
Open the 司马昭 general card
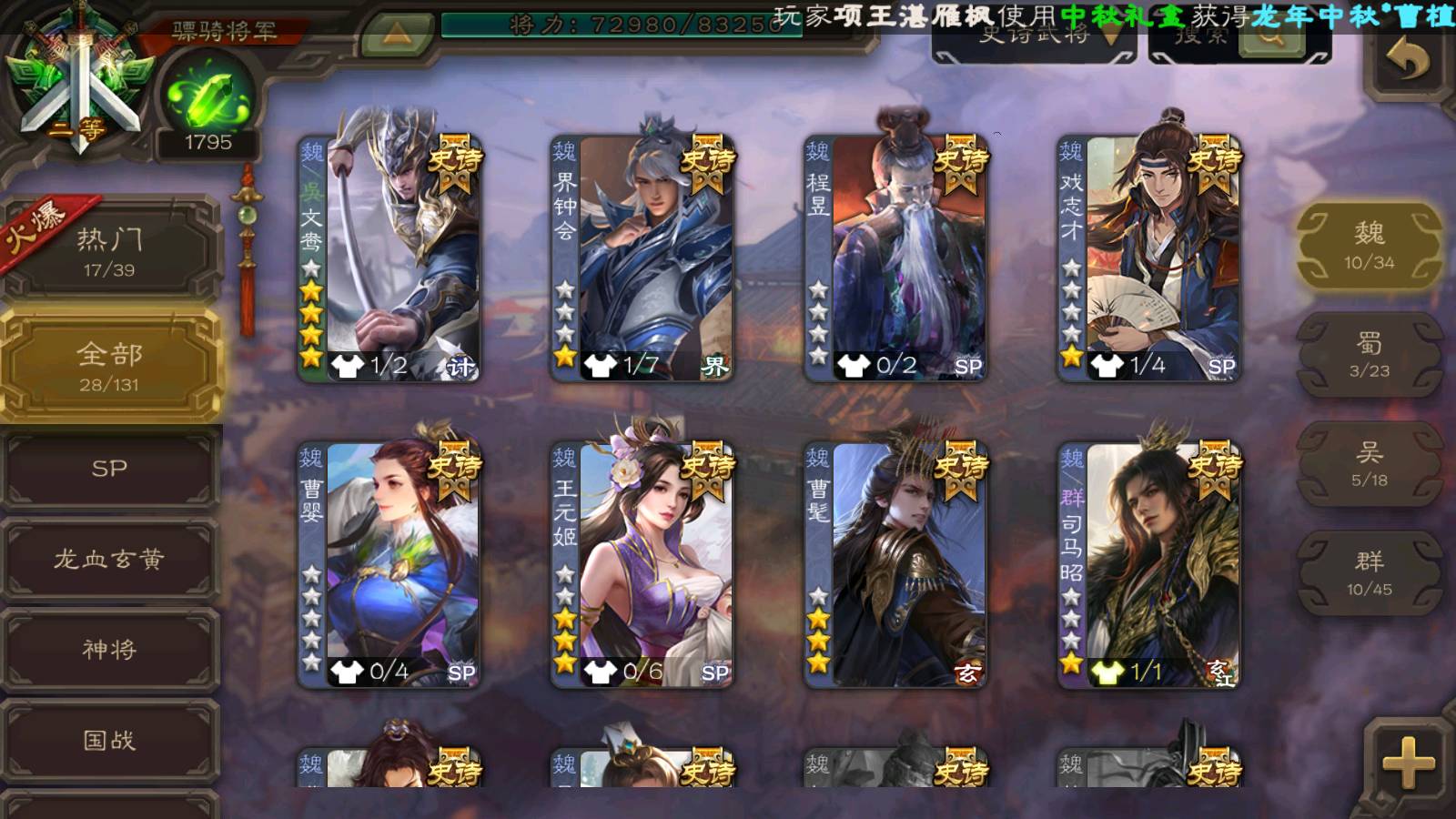coord(1148,564)
